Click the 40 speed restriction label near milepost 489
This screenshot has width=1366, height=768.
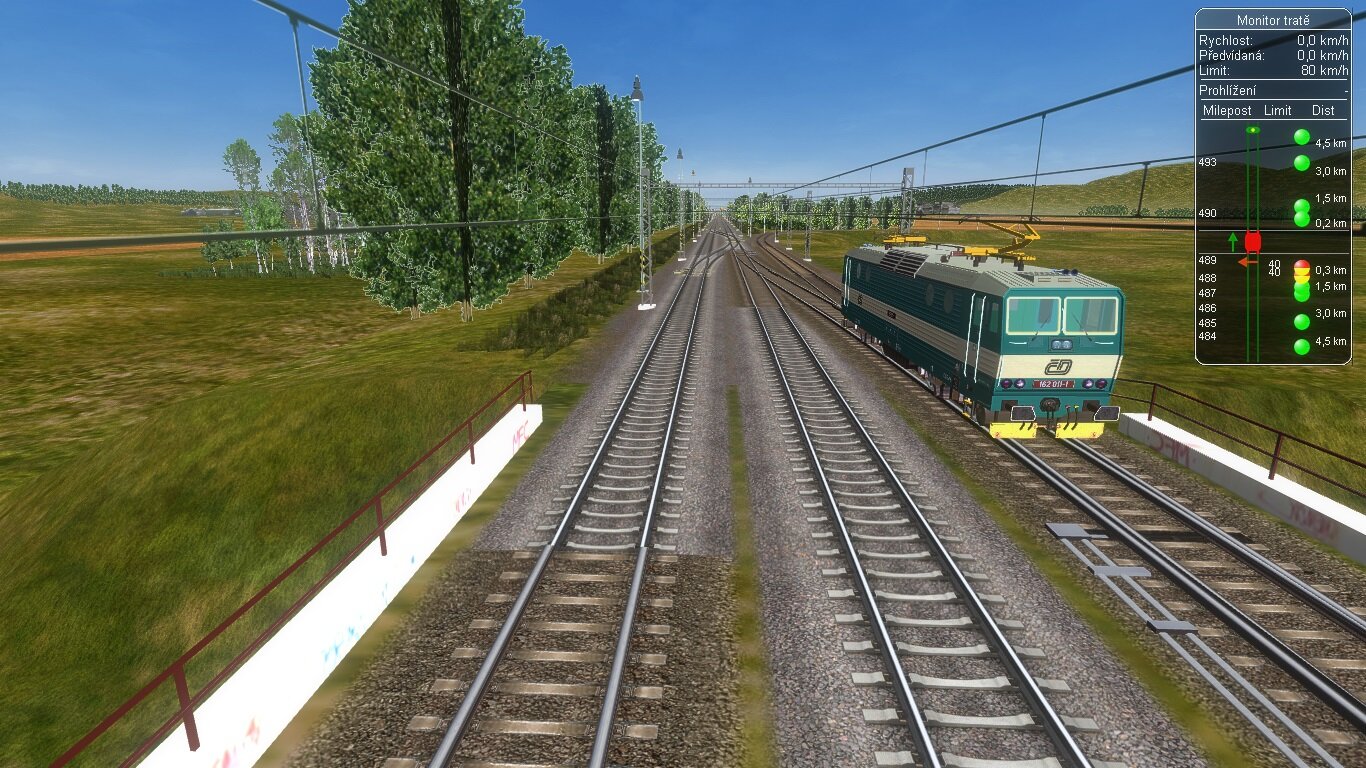[1273, 265]
